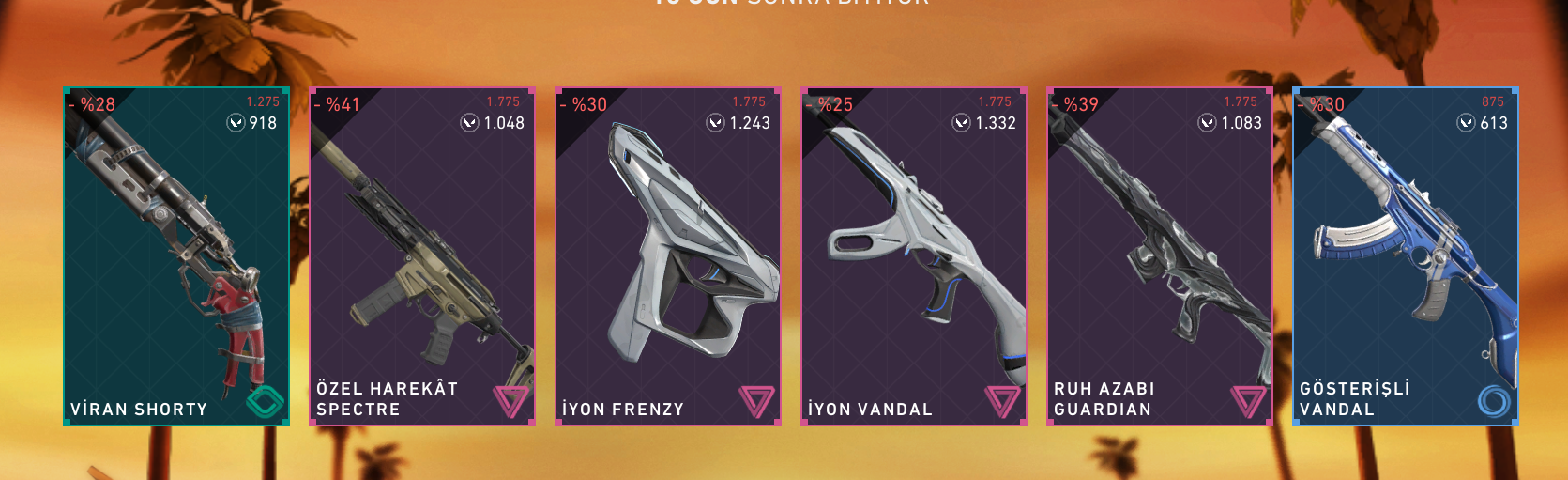View the Gösterişli Vandal offer
Image resolution: width=1568 pixels, height=480 pixels.
pos(1406,256)
